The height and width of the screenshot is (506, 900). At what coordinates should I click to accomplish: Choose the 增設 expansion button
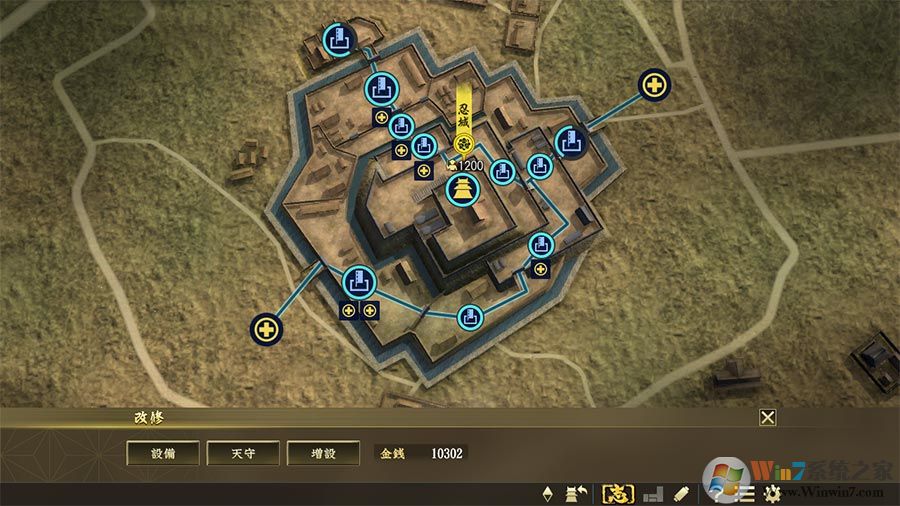(x=323, y=453)
